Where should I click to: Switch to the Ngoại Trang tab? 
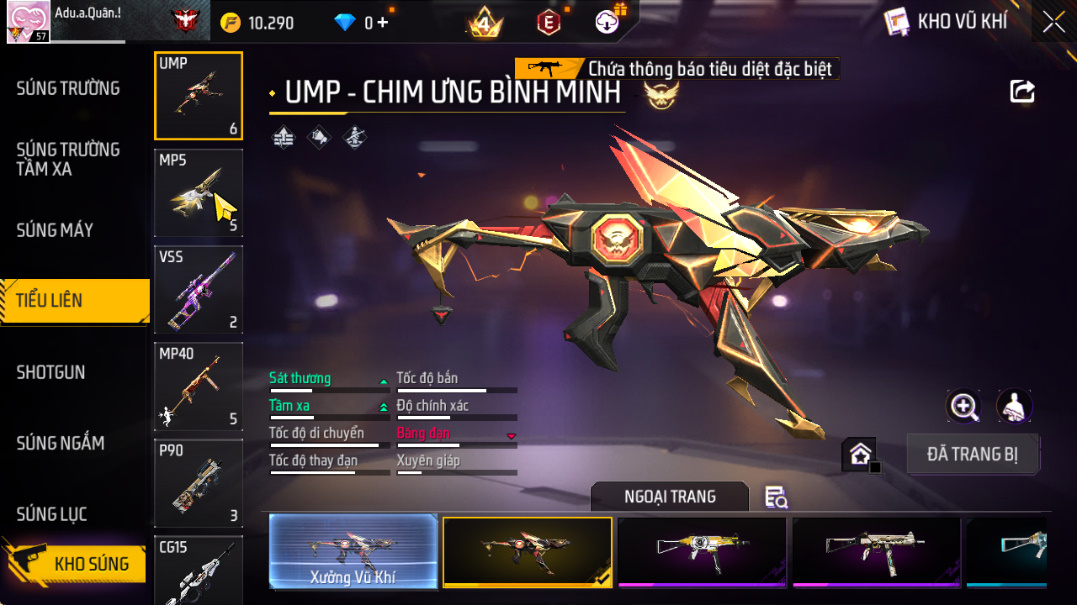(669, 497)
